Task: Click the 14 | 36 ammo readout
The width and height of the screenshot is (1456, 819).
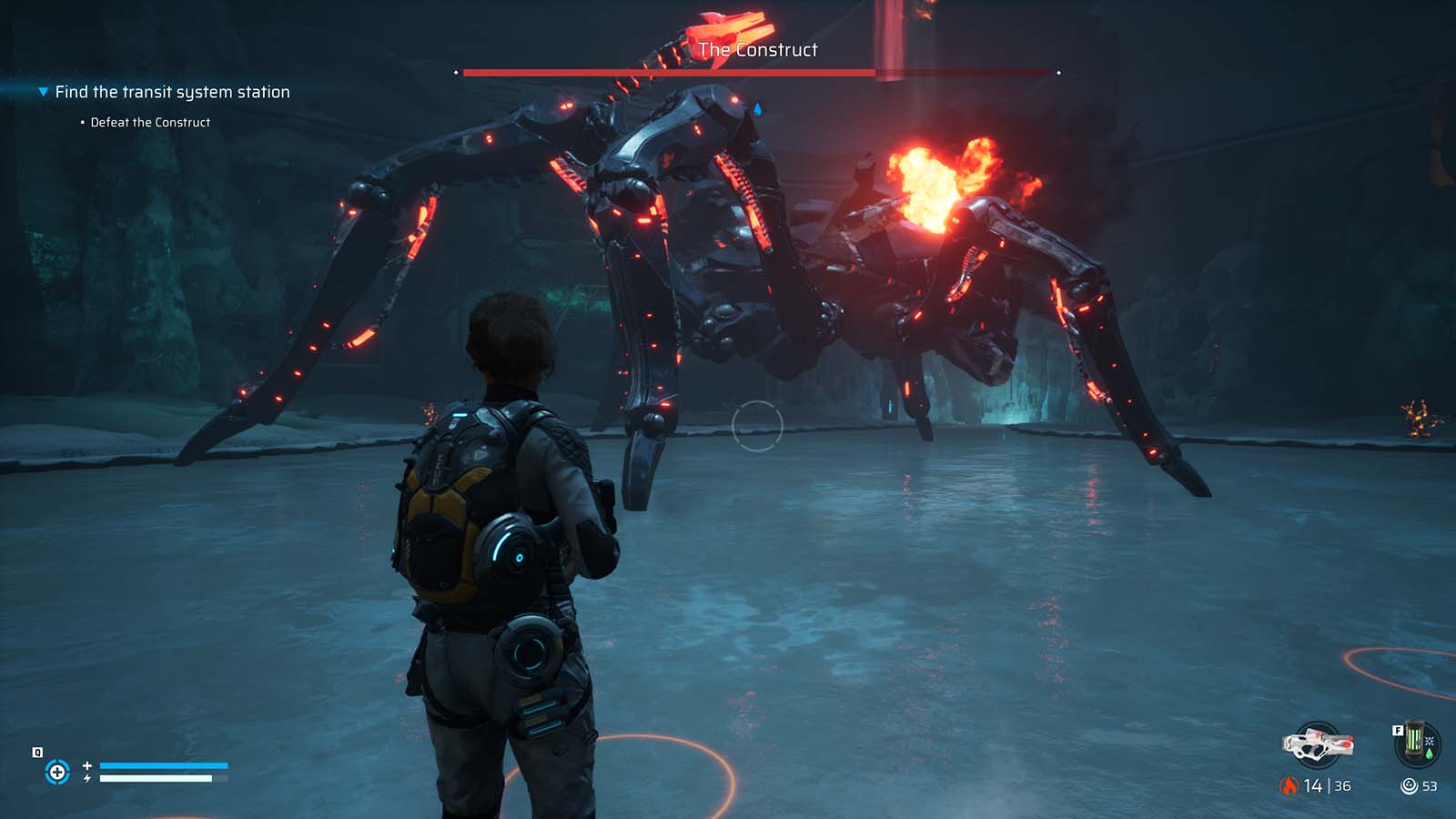Action: [1326, 785]
